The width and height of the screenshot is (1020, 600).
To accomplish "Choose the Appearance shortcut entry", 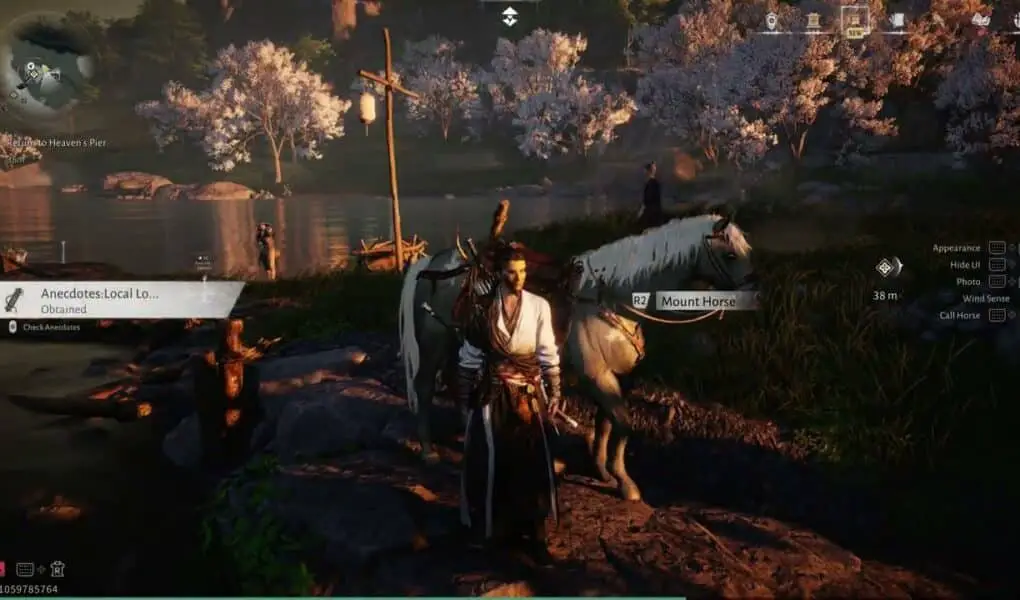I will (958, 248).
